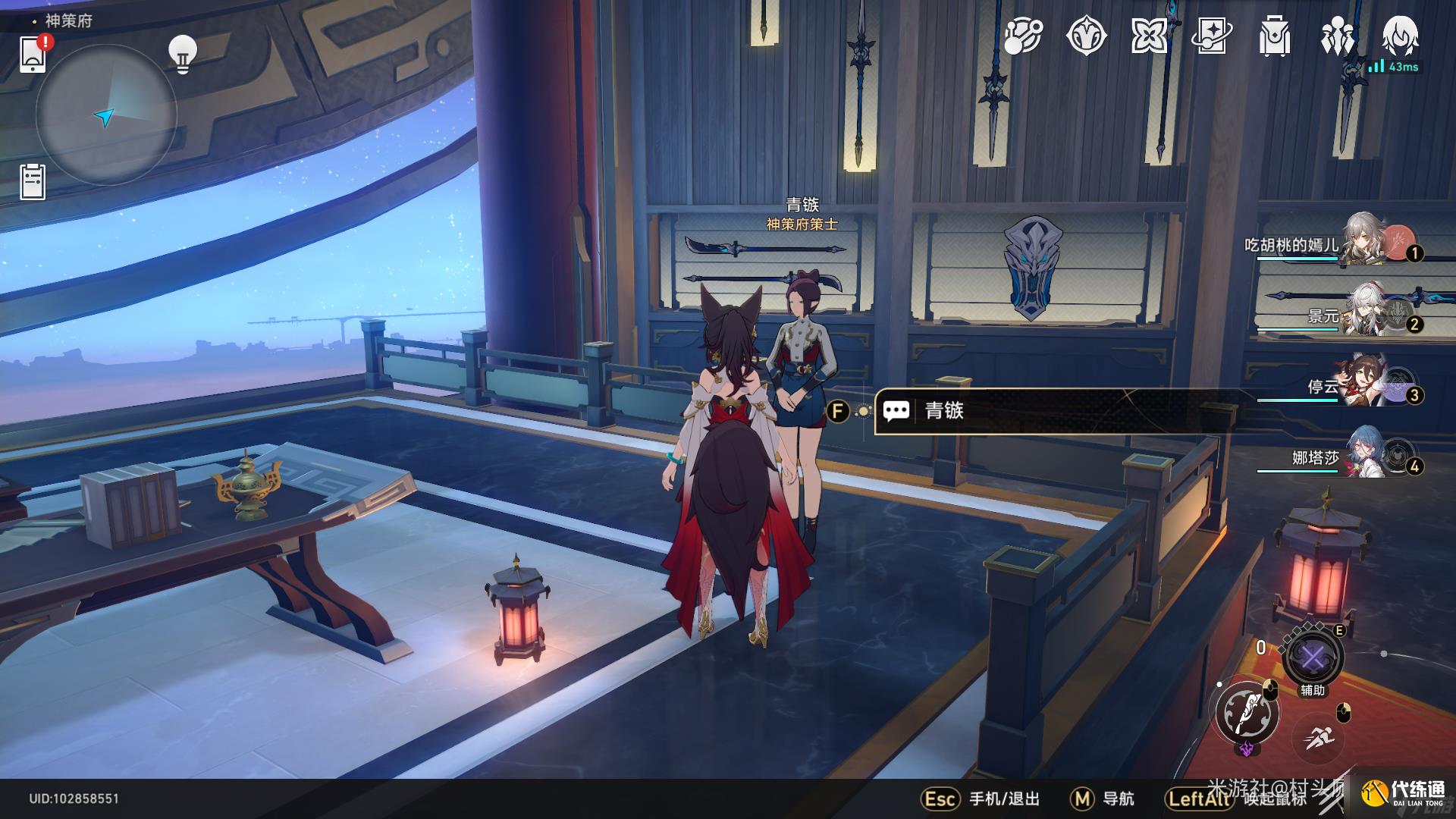Viewport: 1456px width, 819px height.
Task: Toggle the sprint running icon
Action: tap(1320, 738)
